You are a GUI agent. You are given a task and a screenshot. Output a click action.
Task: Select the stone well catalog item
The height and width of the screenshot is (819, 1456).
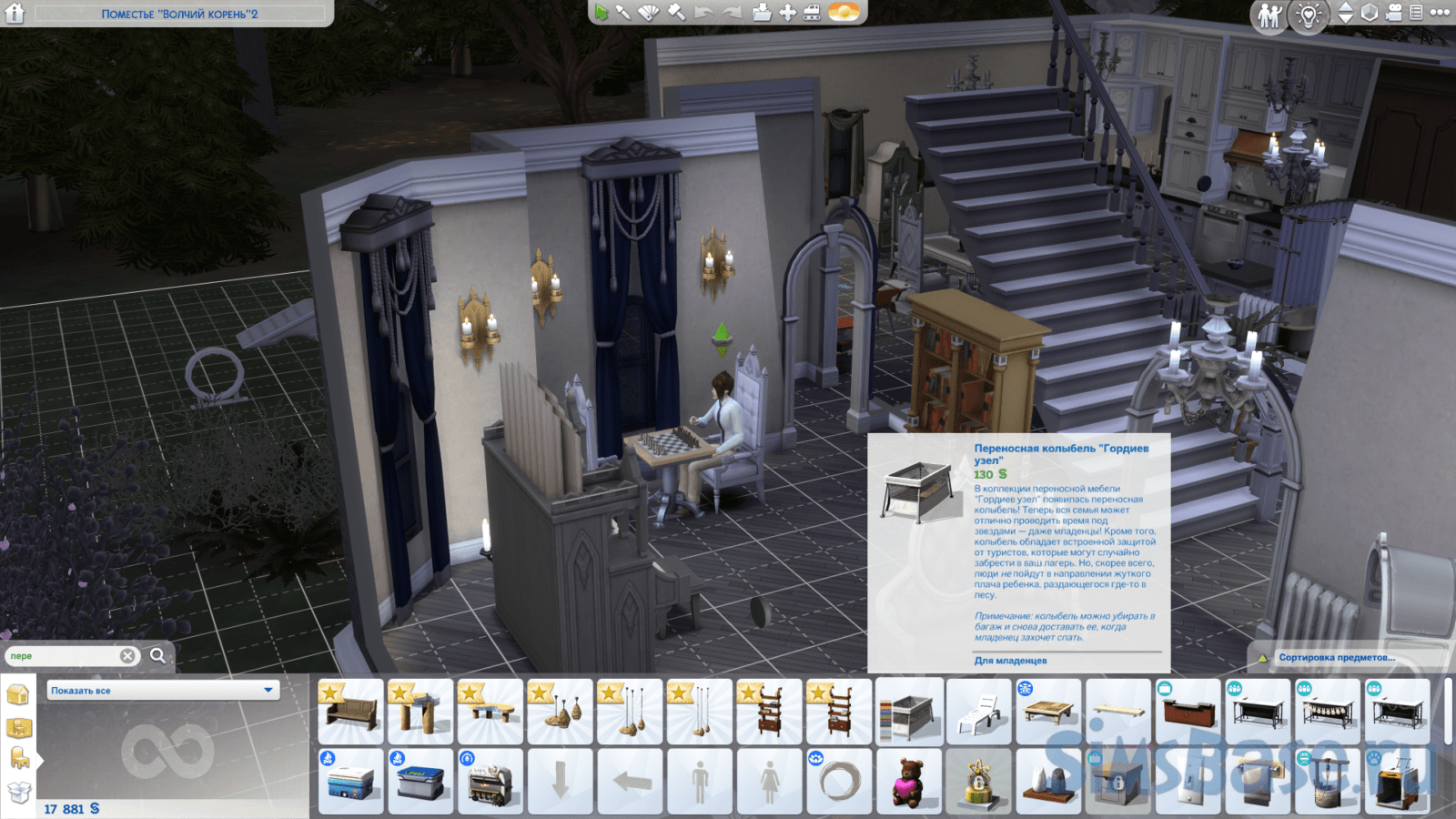click(1328, 781)
